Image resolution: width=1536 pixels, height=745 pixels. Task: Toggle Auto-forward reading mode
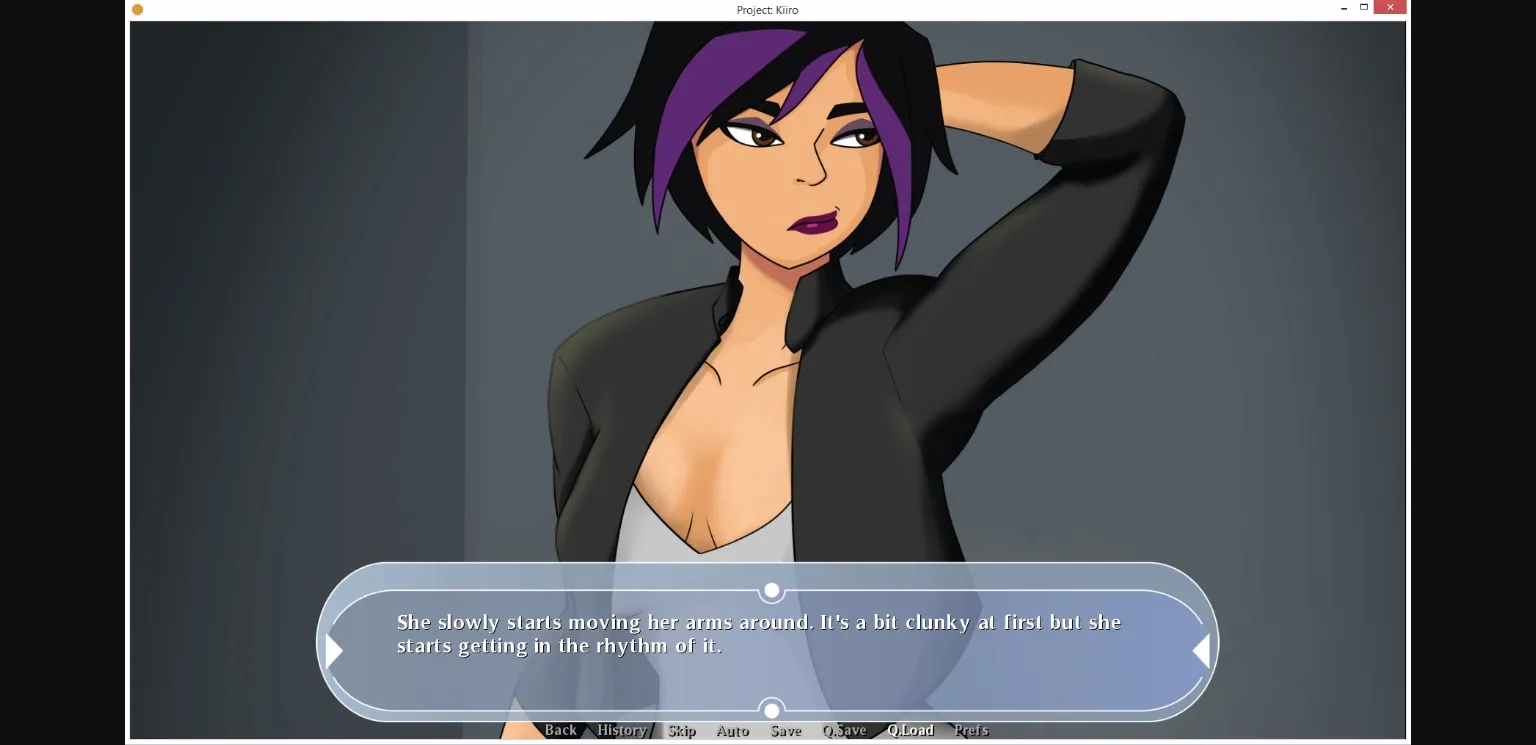point(733,730)
